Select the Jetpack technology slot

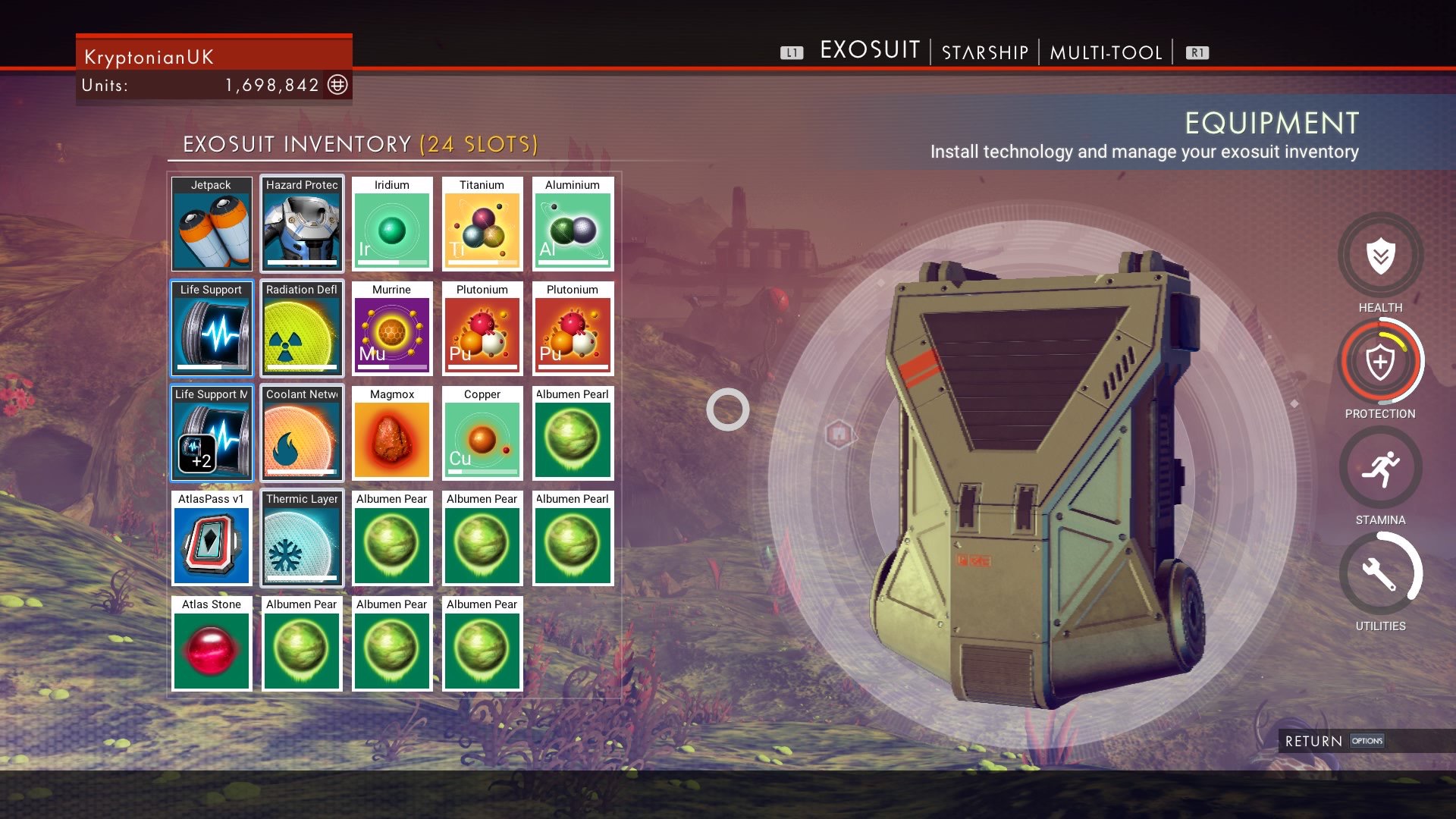coord(212,224)
